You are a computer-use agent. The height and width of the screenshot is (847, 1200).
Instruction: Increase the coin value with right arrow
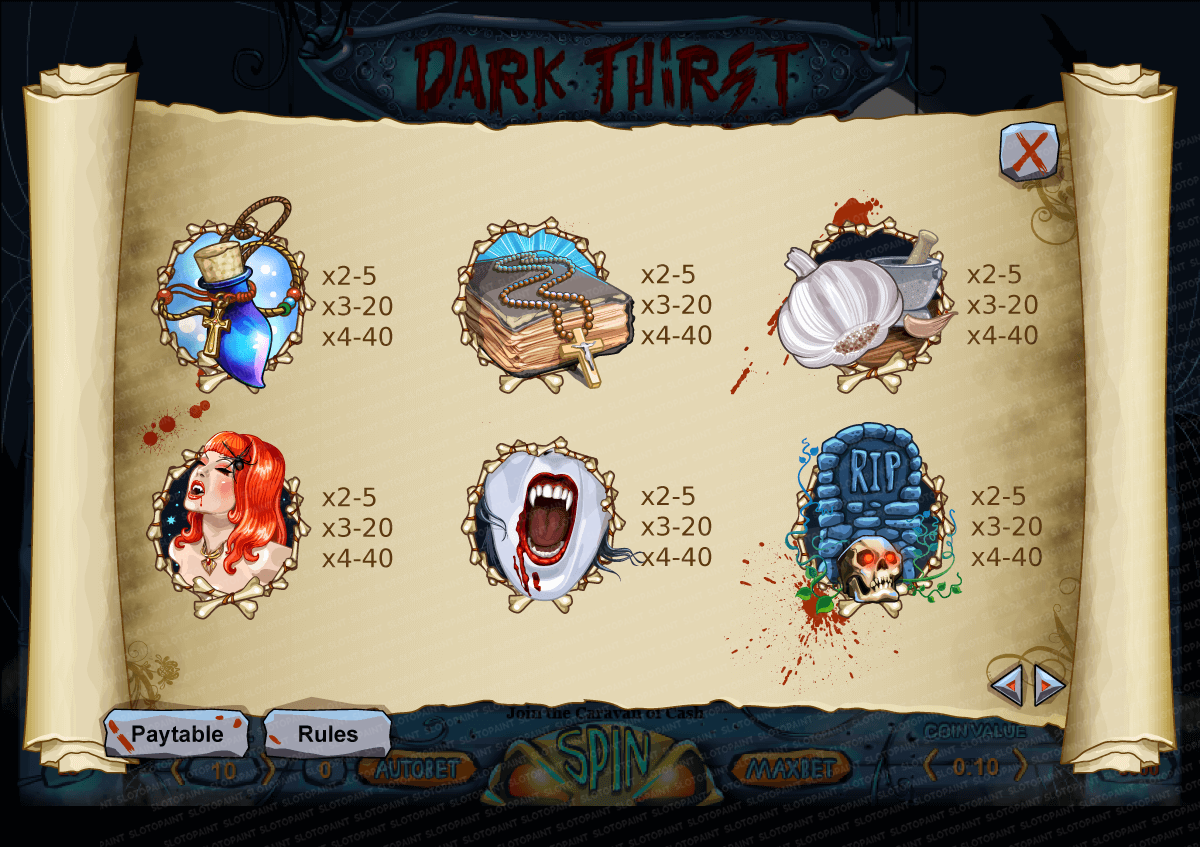tap(1020, 767)
